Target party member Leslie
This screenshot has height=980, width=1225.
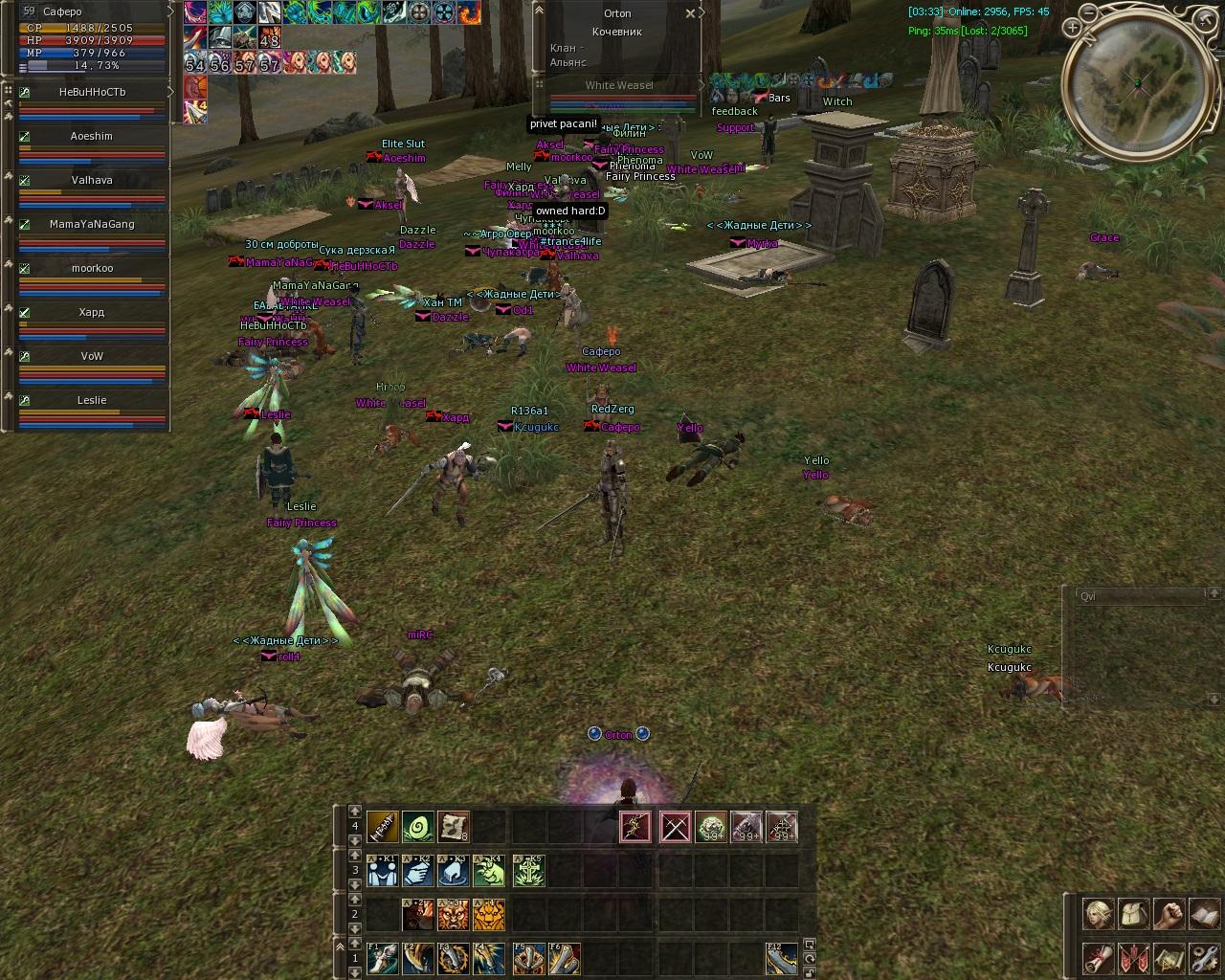92,401
